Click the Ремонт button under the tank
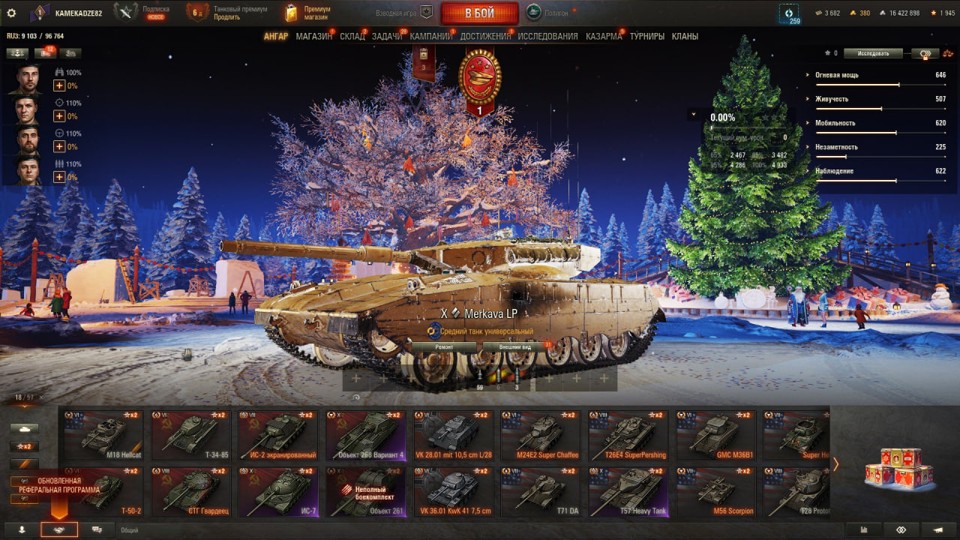 (442, 347)
